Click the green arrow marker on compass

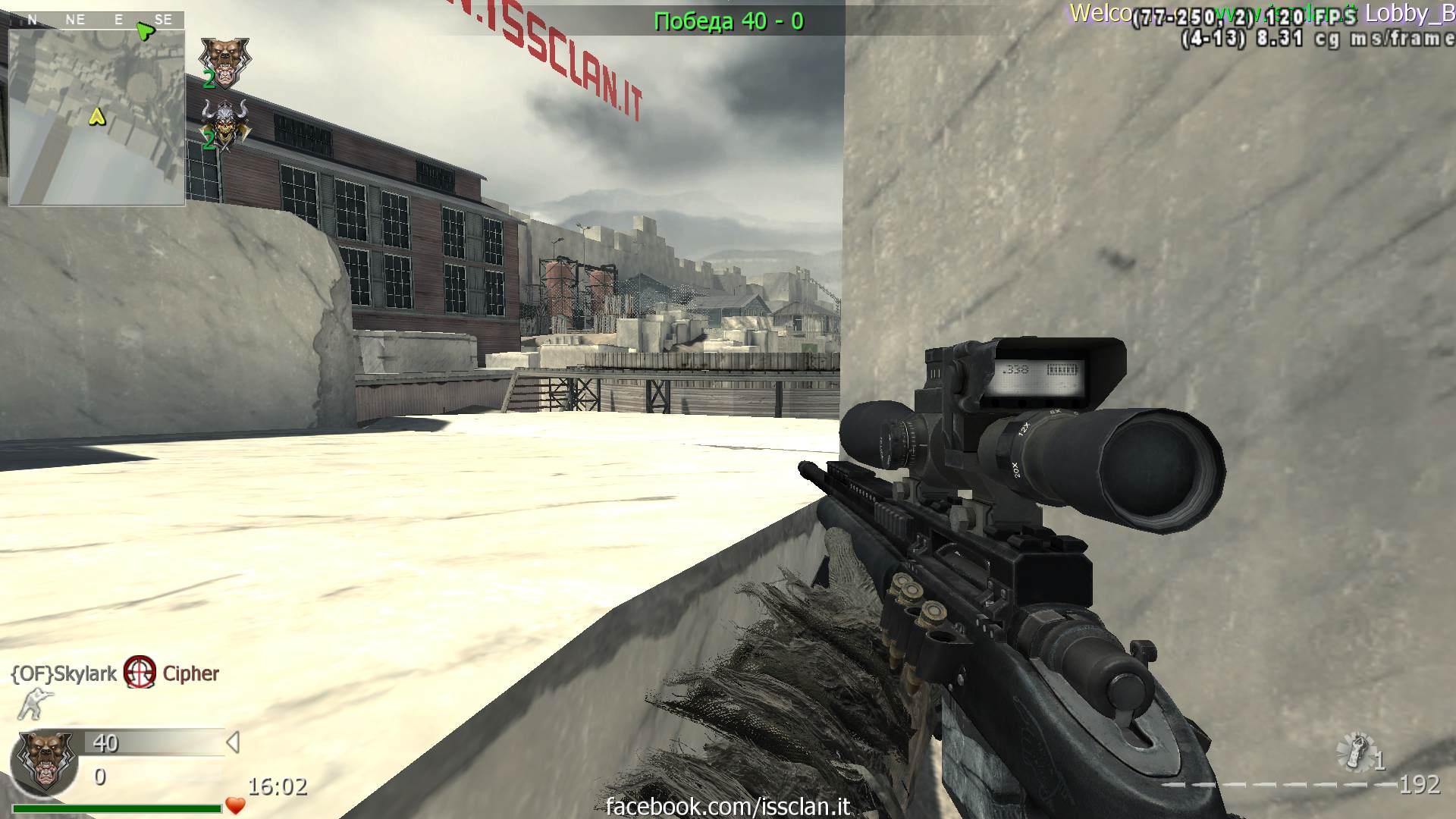point(145,30)
